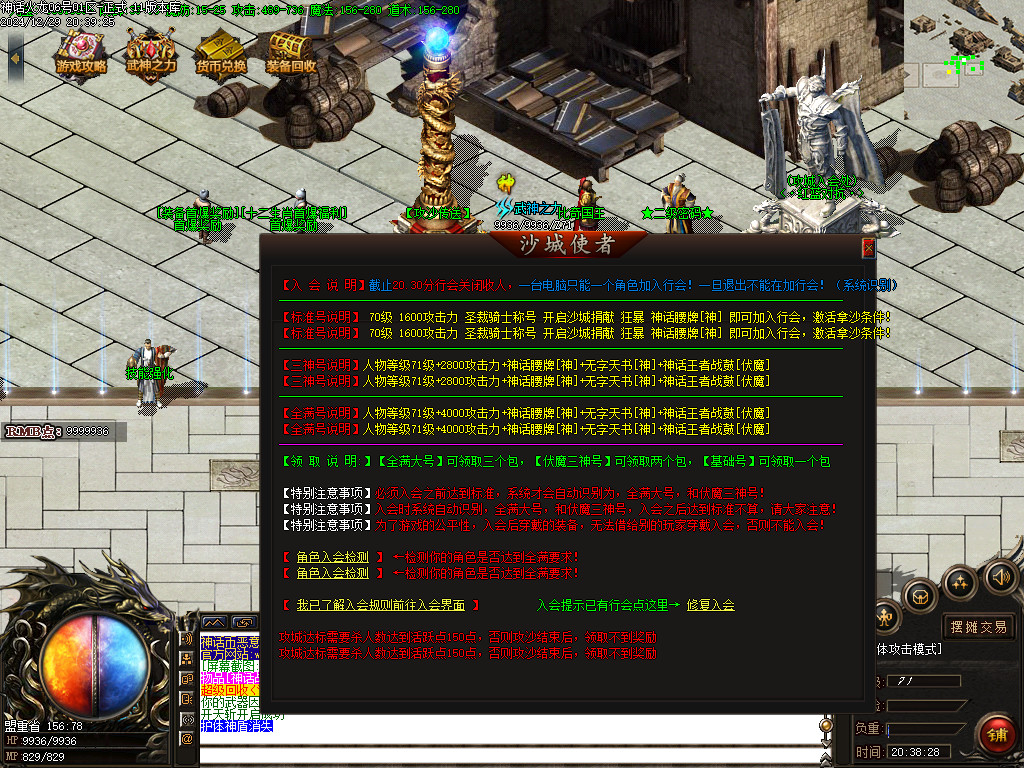Close the 沙城使者 dialog window

868,247
